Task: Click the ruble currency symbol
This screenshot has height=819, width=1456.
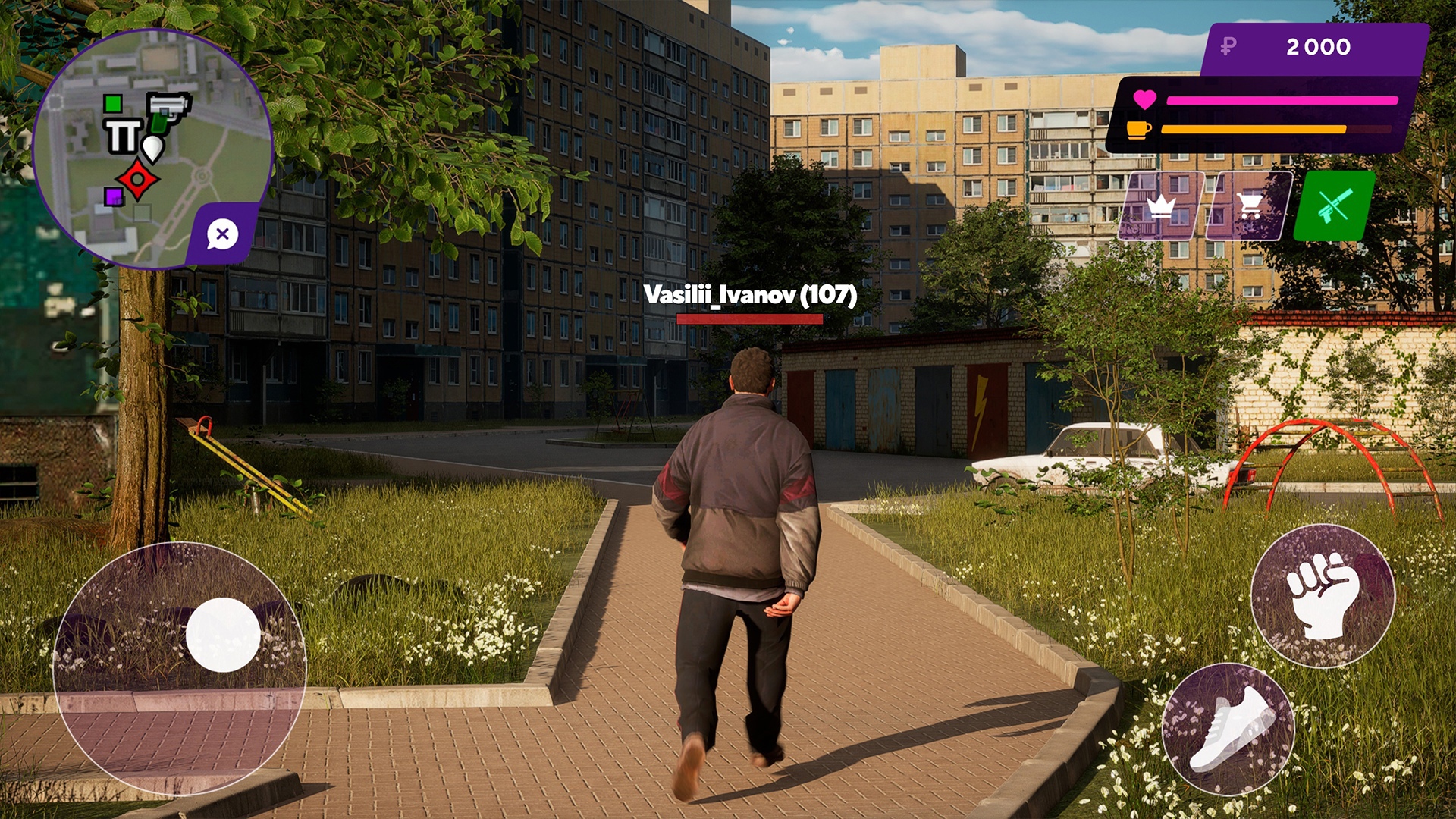Action: (x=1229, y=48)
